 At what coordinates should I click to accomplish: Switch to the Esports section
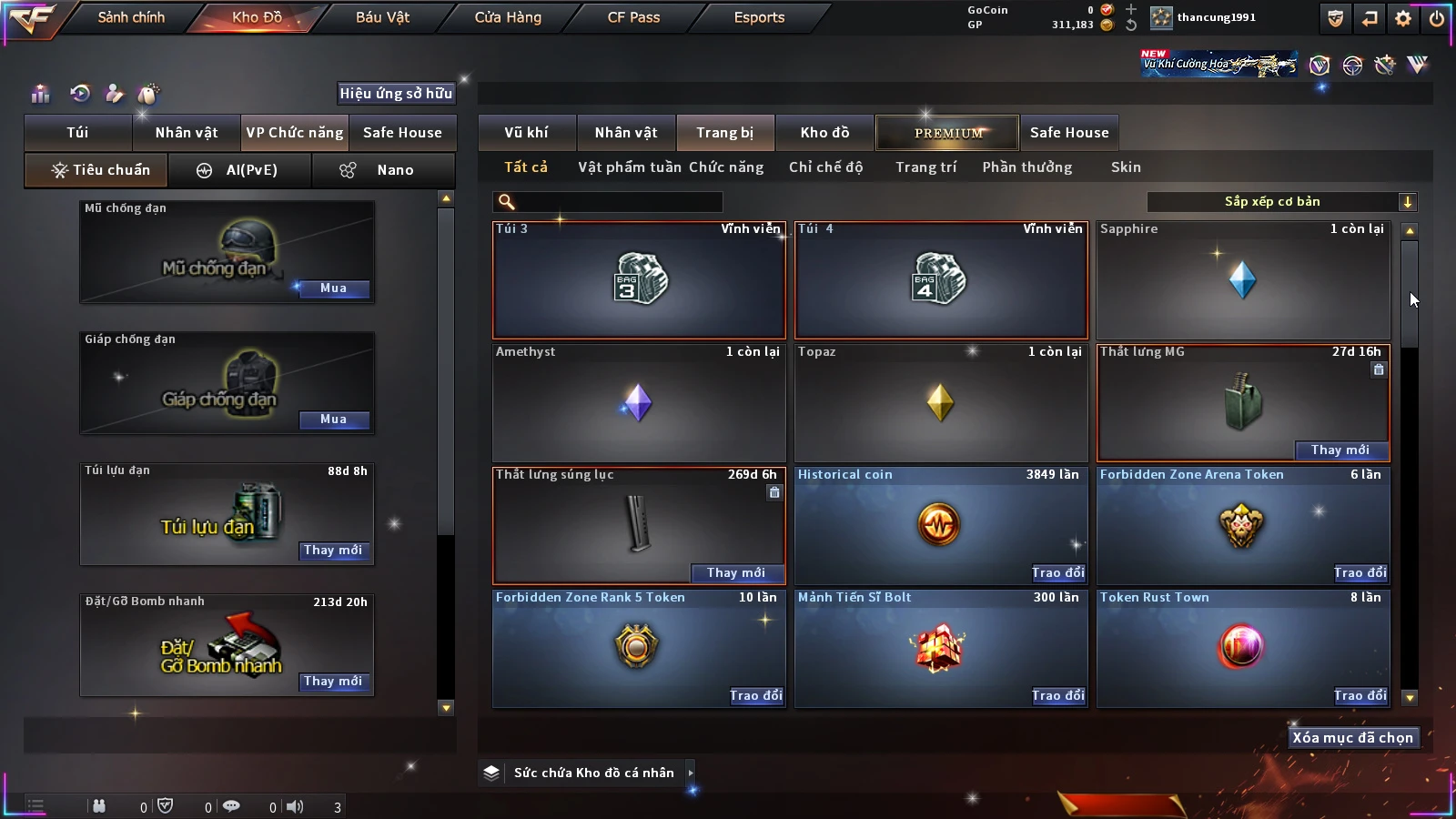click(x=759, y=17)
